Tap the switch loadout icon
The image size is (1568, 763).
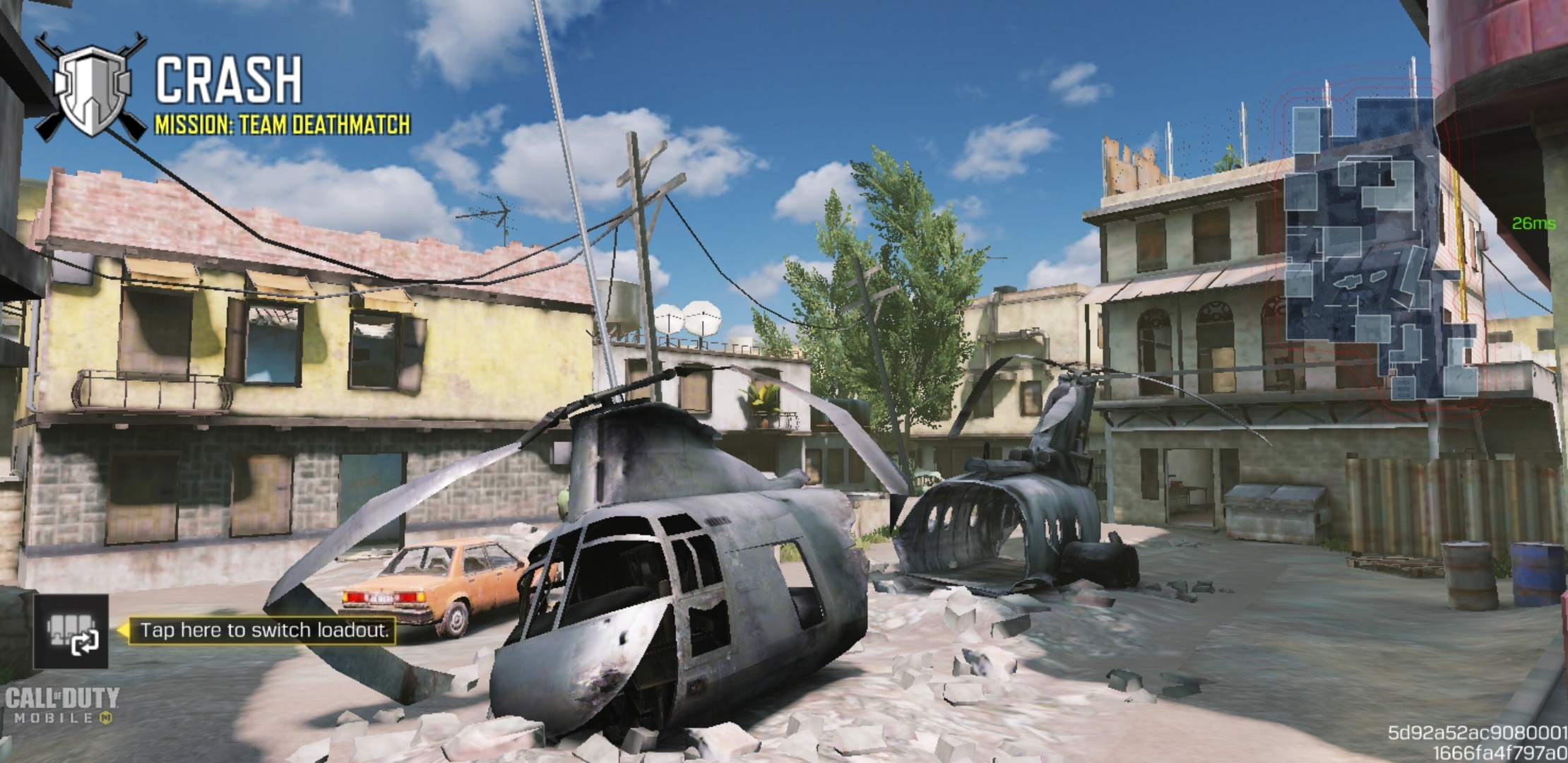click(71, 632)
